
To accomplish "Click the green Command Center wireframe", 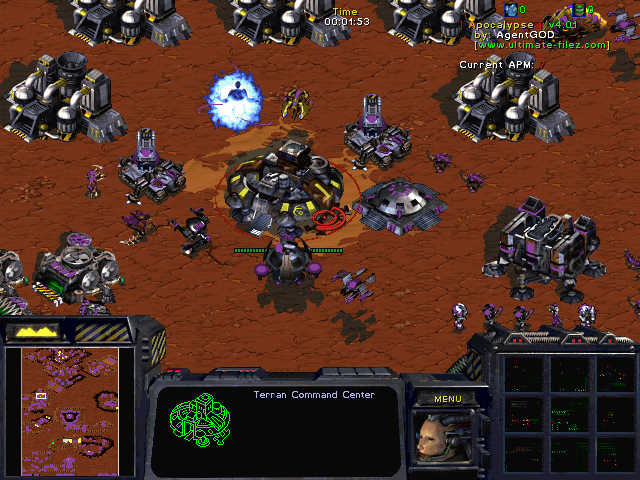I will coord(198,424).
